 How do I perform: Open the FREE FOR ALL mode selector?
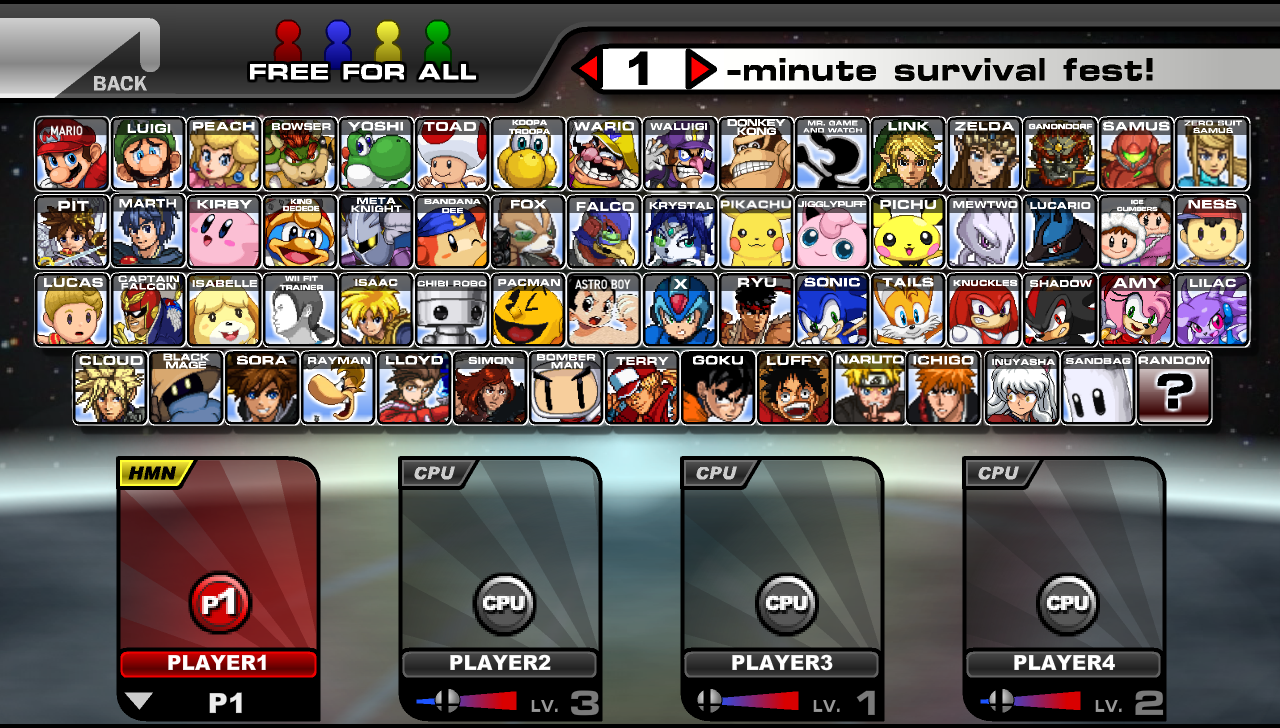click(362, 72)
